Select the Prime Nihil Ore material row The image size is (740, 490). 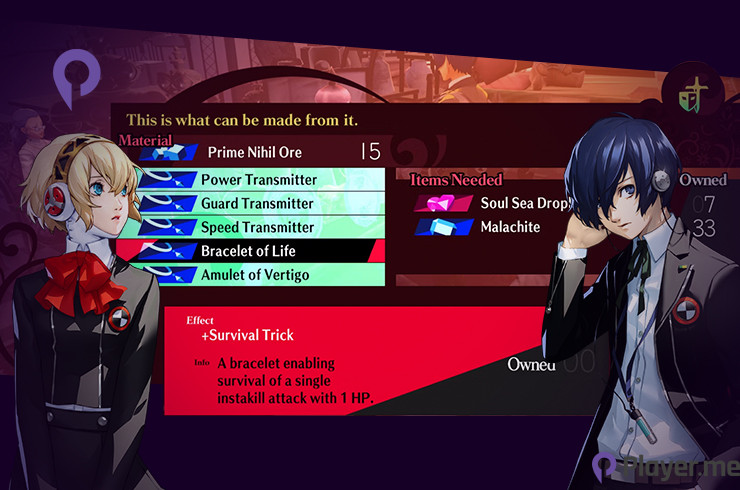[255, 153]
